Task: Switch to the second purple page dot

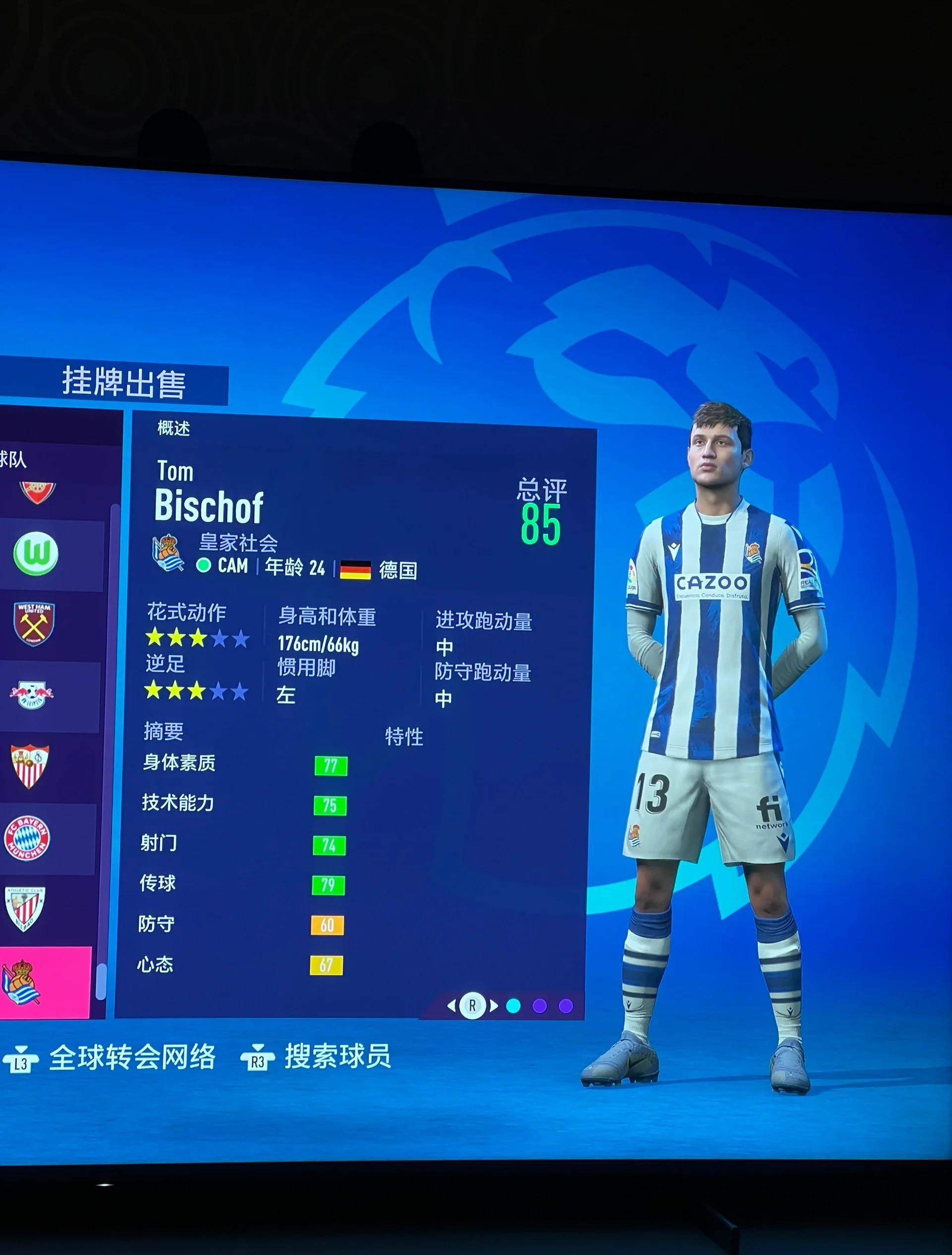Action: click(539, 1006)
